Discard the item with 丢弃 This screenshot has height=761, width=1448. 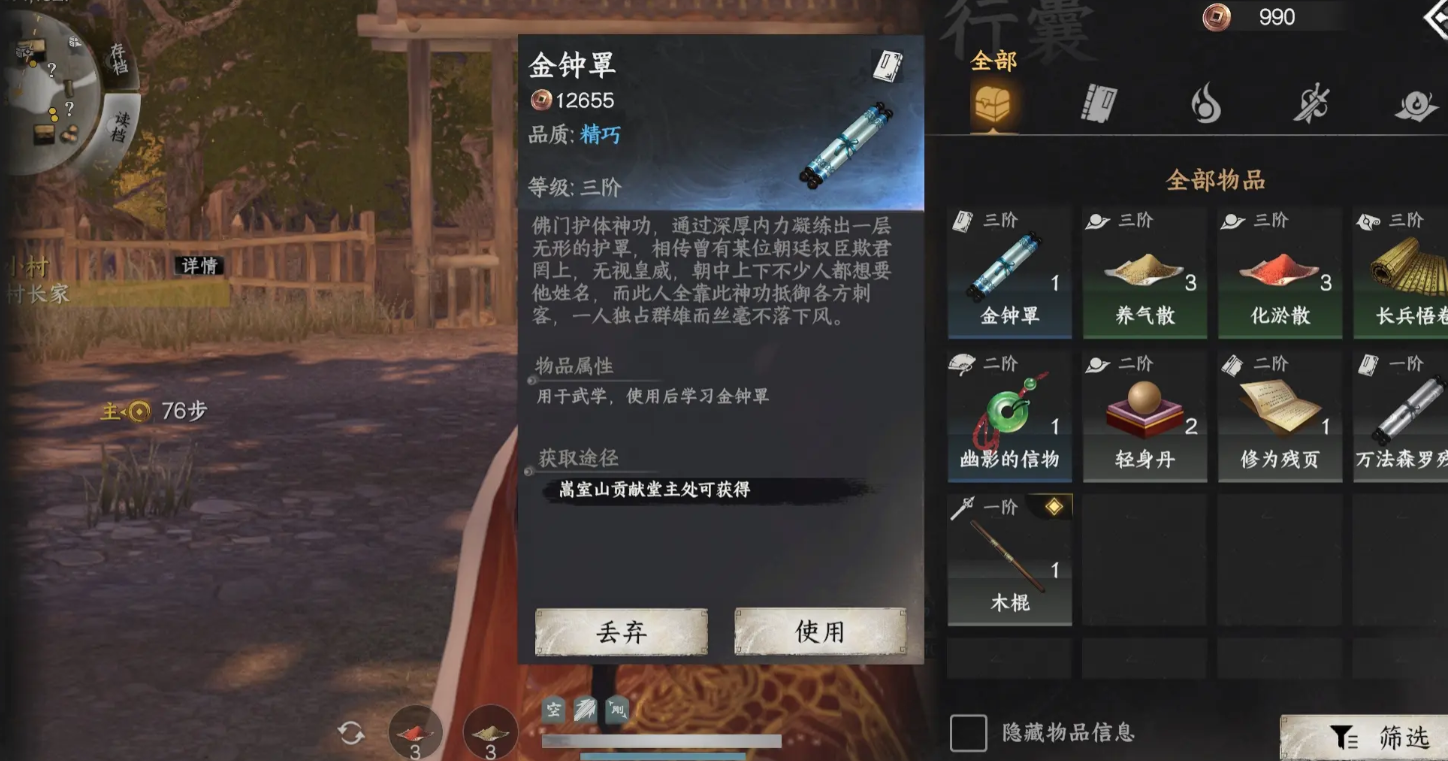coord(621,631)
